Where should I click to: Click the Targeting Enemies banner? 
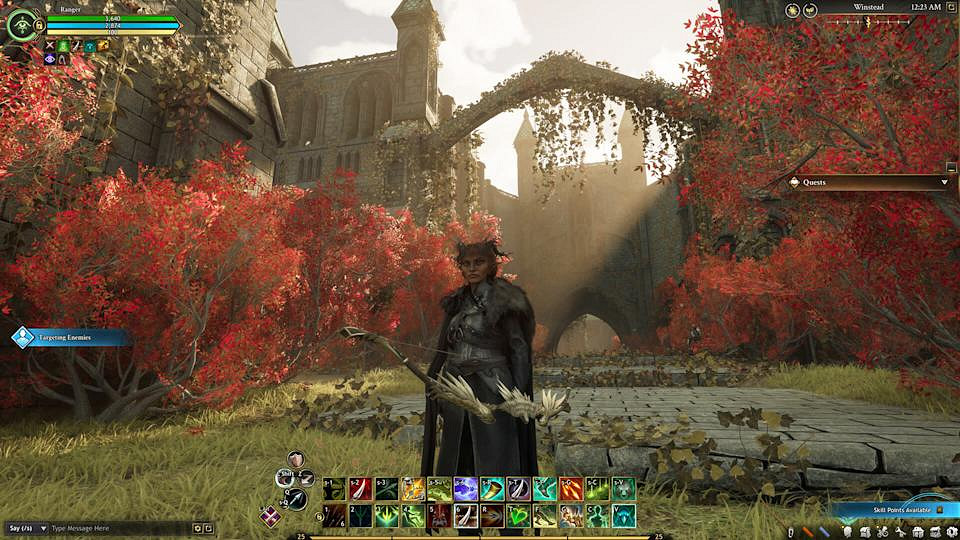[x=66, y=338]
